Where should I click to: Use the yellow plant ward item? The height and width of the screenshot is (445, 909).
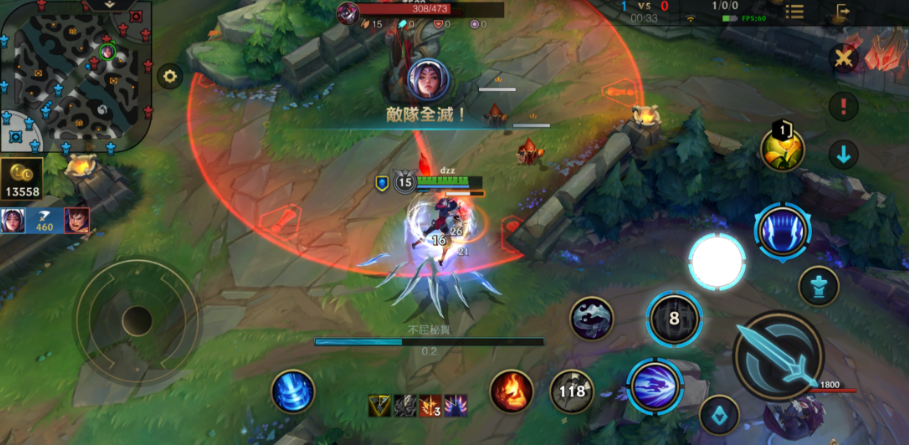[783, 149]
